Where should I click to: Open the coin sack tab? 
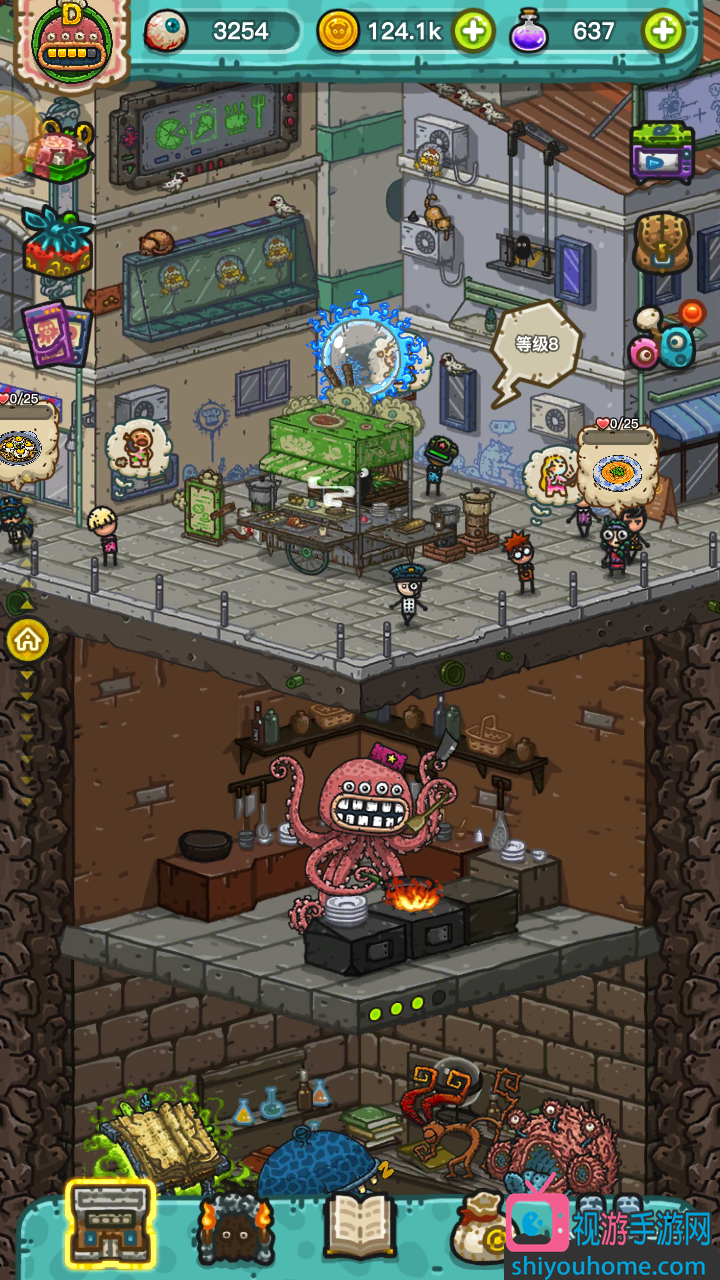(478, 1226)
